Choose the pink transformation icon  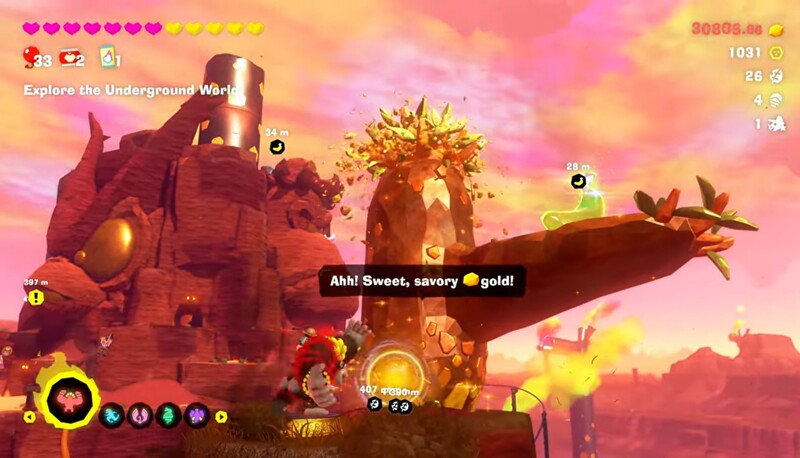140,416
